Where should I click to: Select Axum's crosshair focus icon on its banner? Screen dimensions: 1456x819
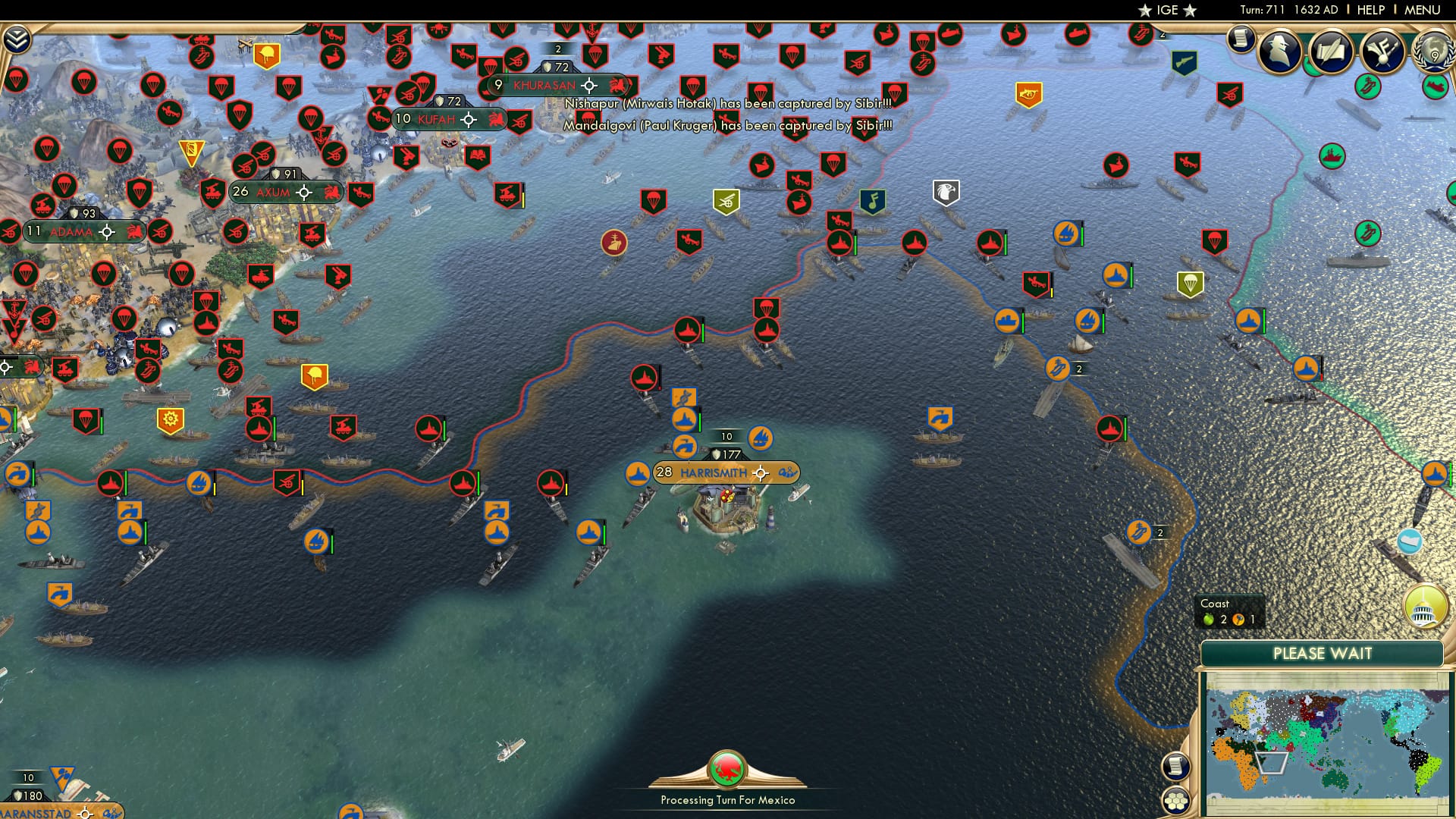(x=306, y=191)
